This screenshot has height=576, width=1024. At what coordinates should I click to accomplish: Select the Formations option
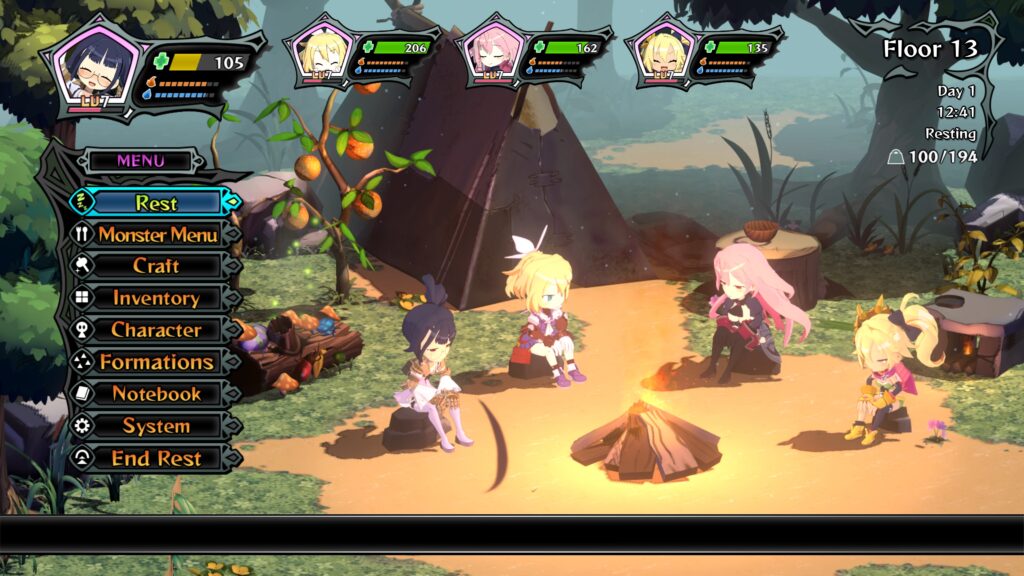point(156,362)
